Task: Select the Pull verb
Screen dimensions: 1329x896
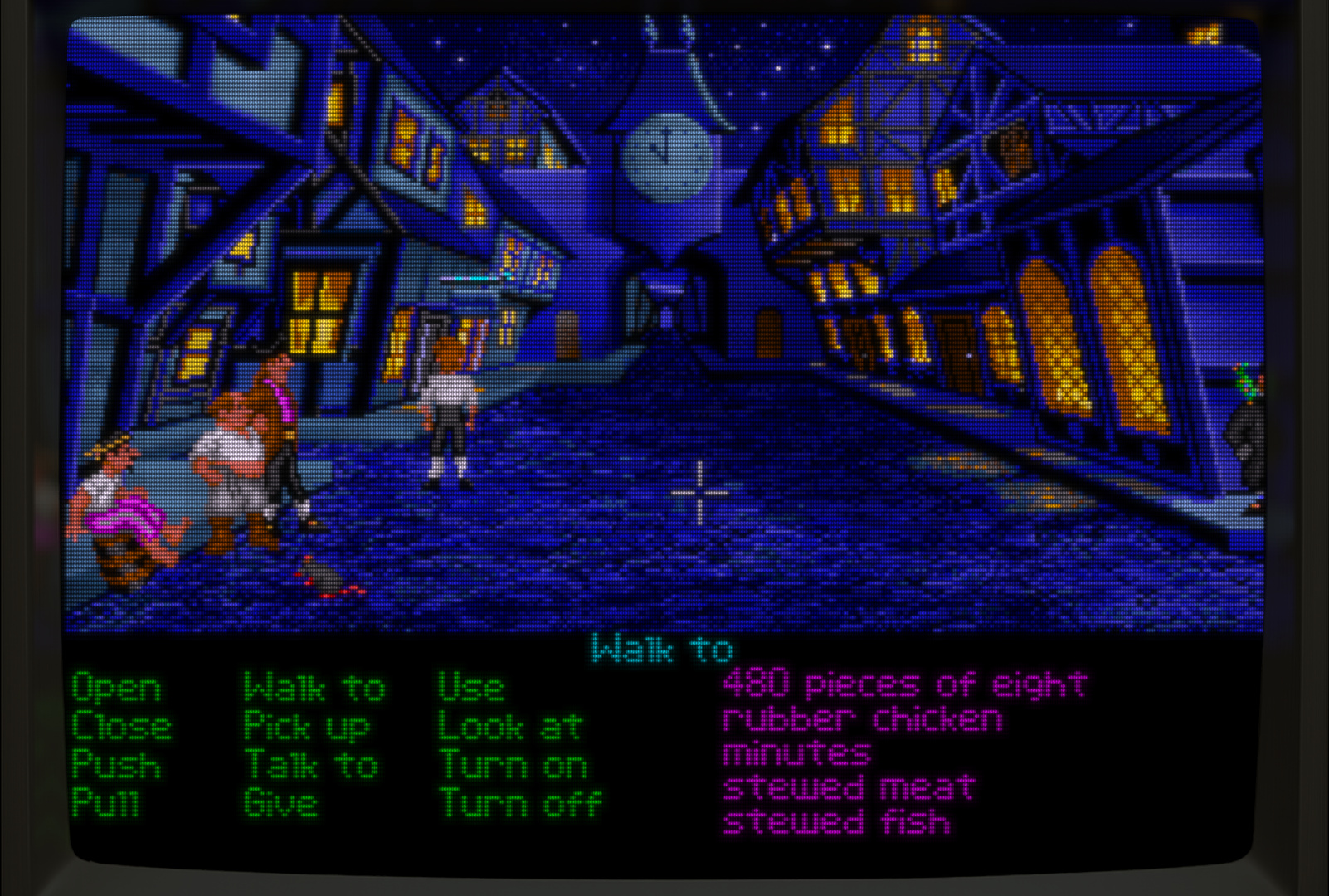Action: [105, 803]
